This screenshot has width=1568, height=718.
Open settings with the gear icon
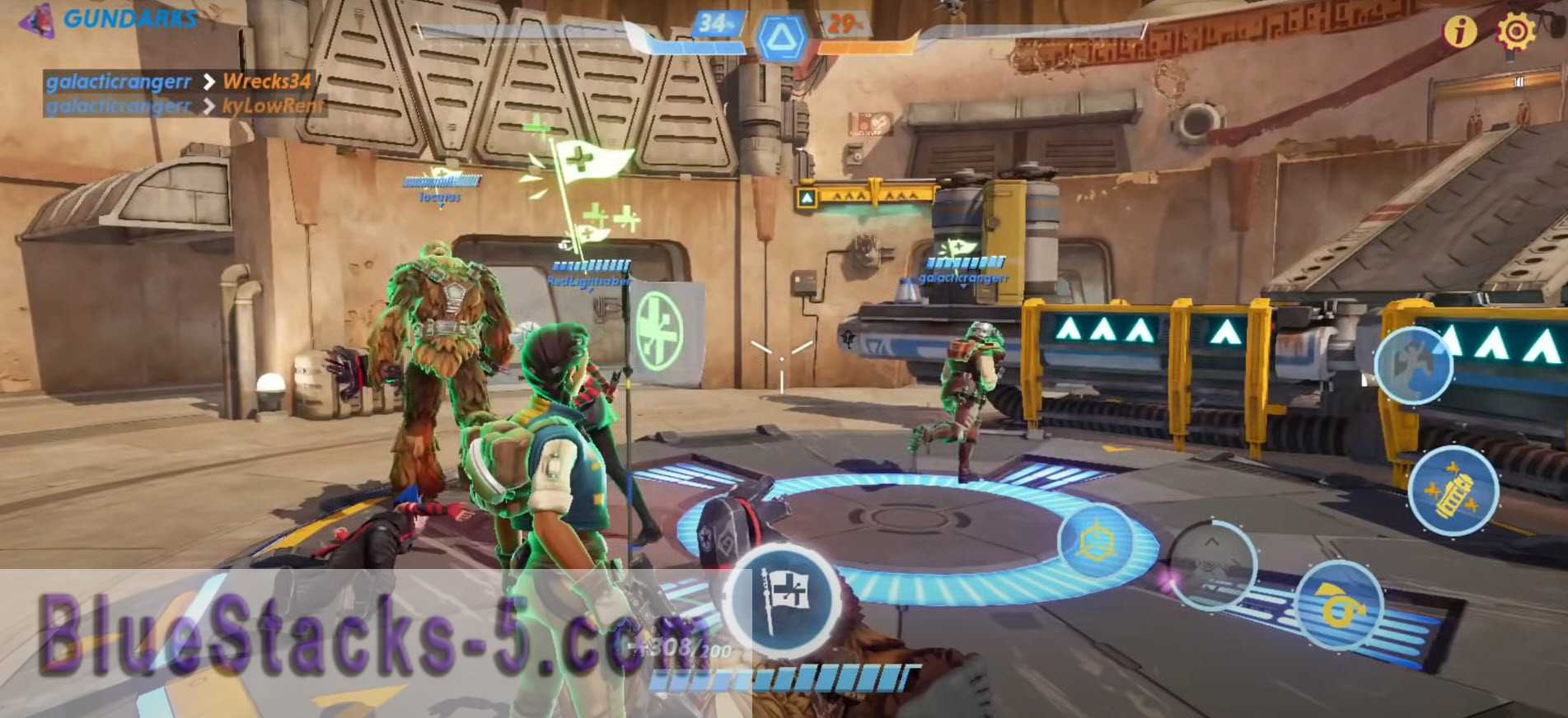(x=1515, y=31)
